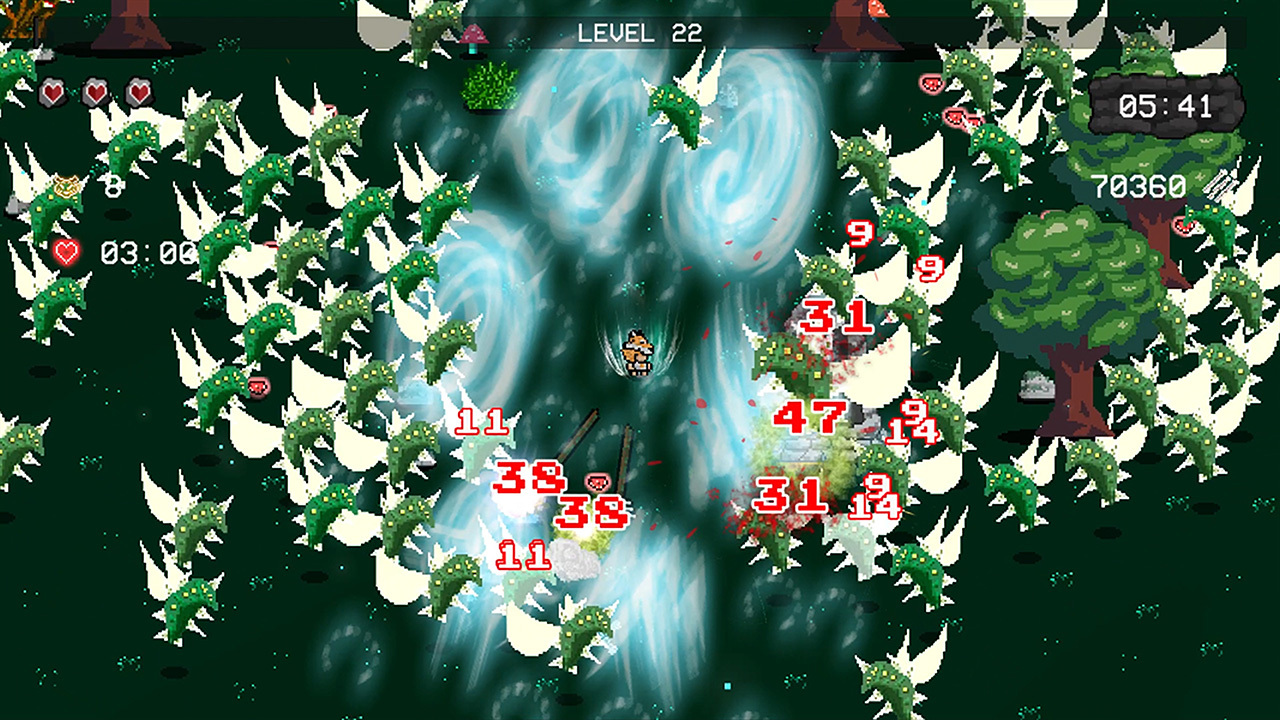The height and width of the screenshot is (720, 1280).
Task: Click the glowing heart beside the 03:00 timer
Action: click(x=66, y=252)
